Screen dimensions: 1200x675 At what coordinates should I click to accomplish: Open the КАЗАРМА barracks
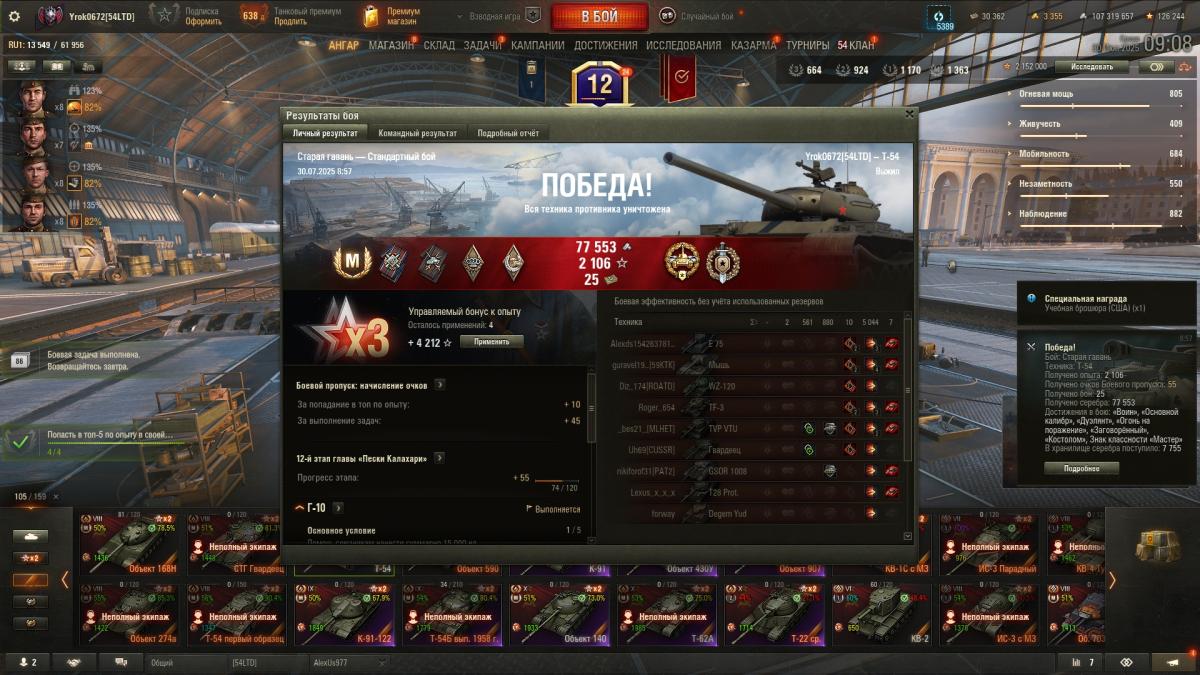(x=753, y=45)
